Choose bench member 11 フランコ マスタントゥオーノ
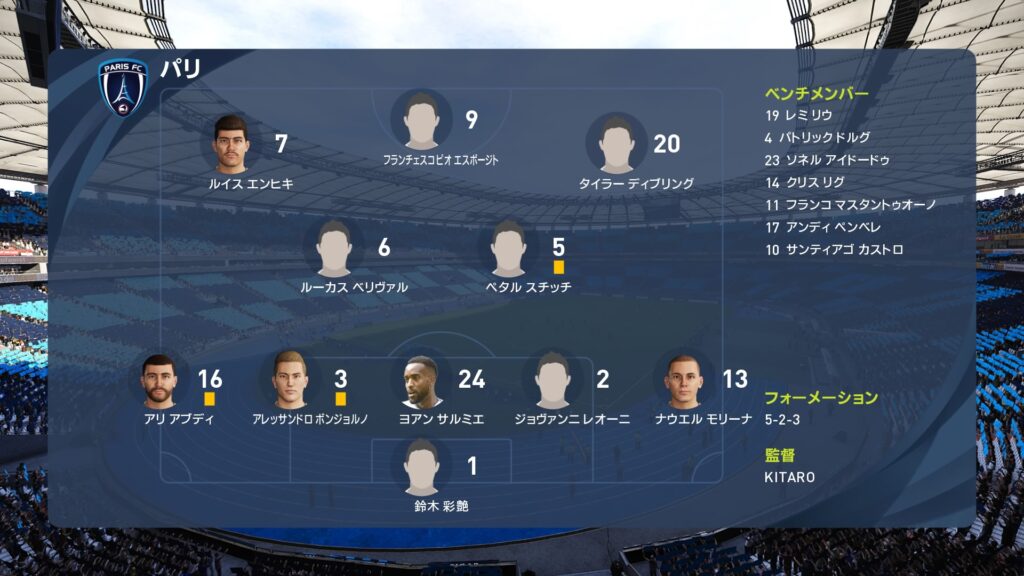 tap(850, 204)
